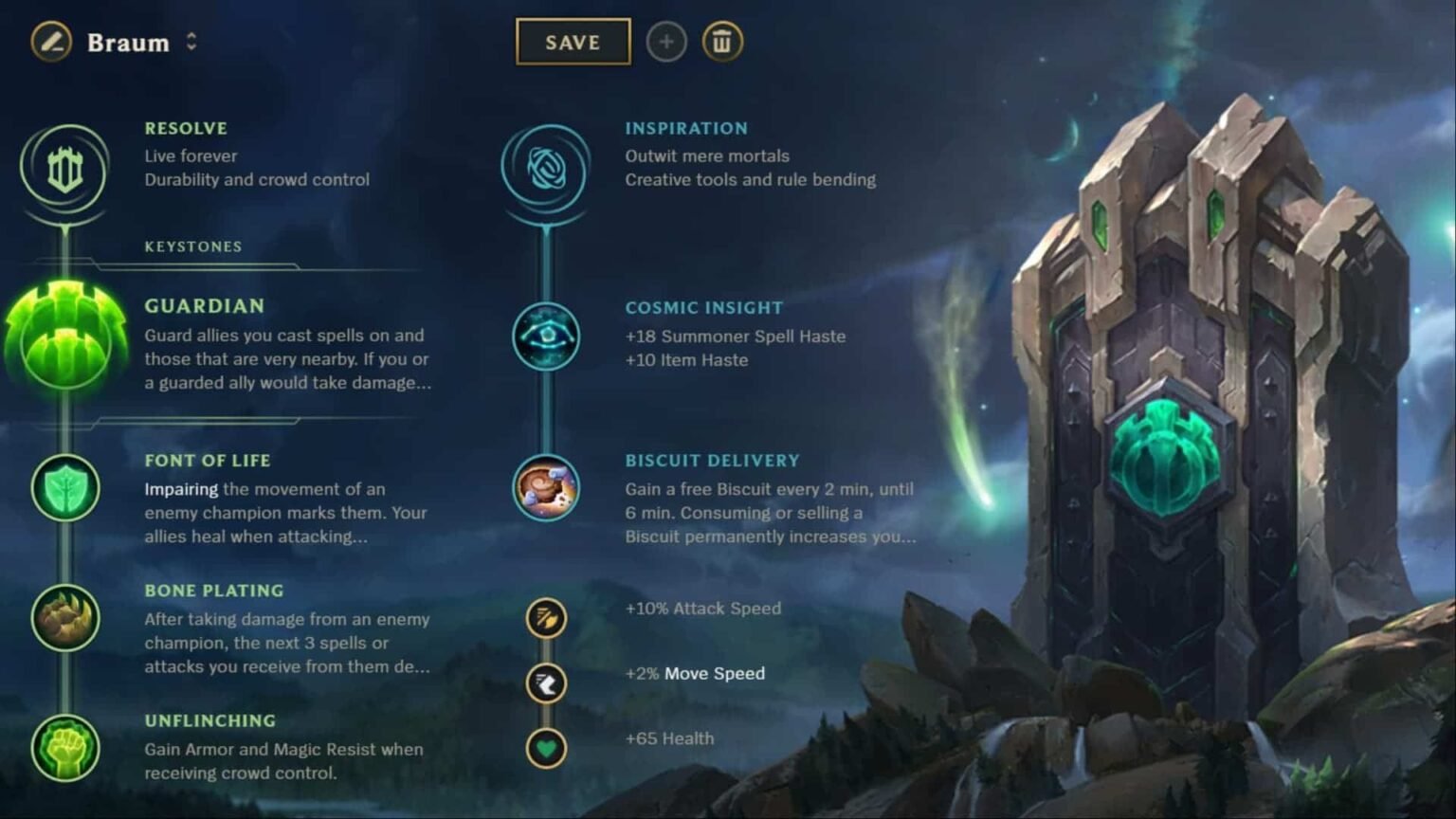This screenshot has width=1456, height=819.
Task: Select the +2% Move Speed shard
Action: [x=546, y=682]
